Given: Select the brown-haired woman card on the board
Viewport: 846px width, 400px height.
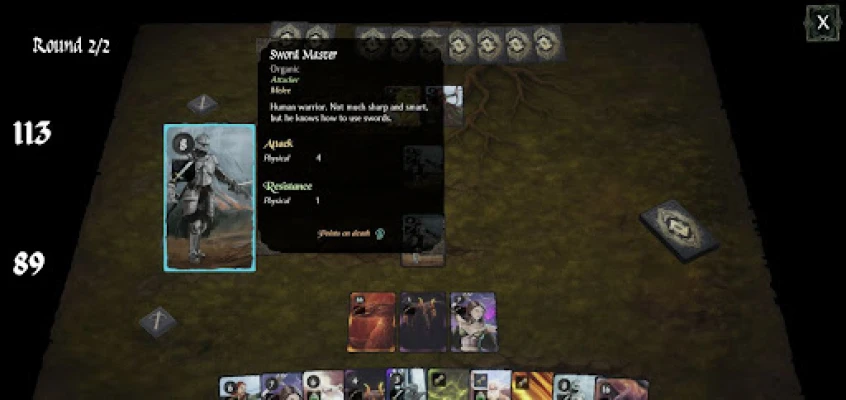Looking at the screenshot, I should point(473,322).
